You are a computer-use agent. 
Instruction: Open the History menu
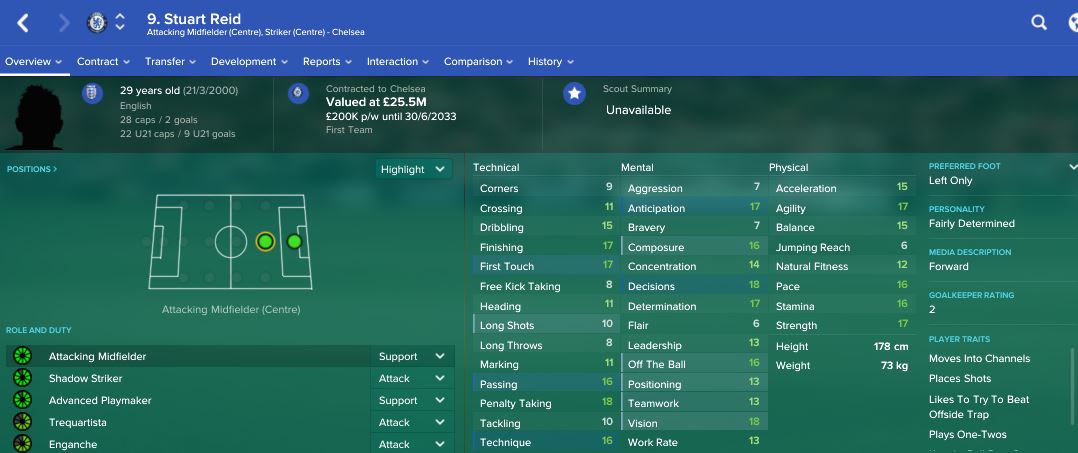pos(551,62)
